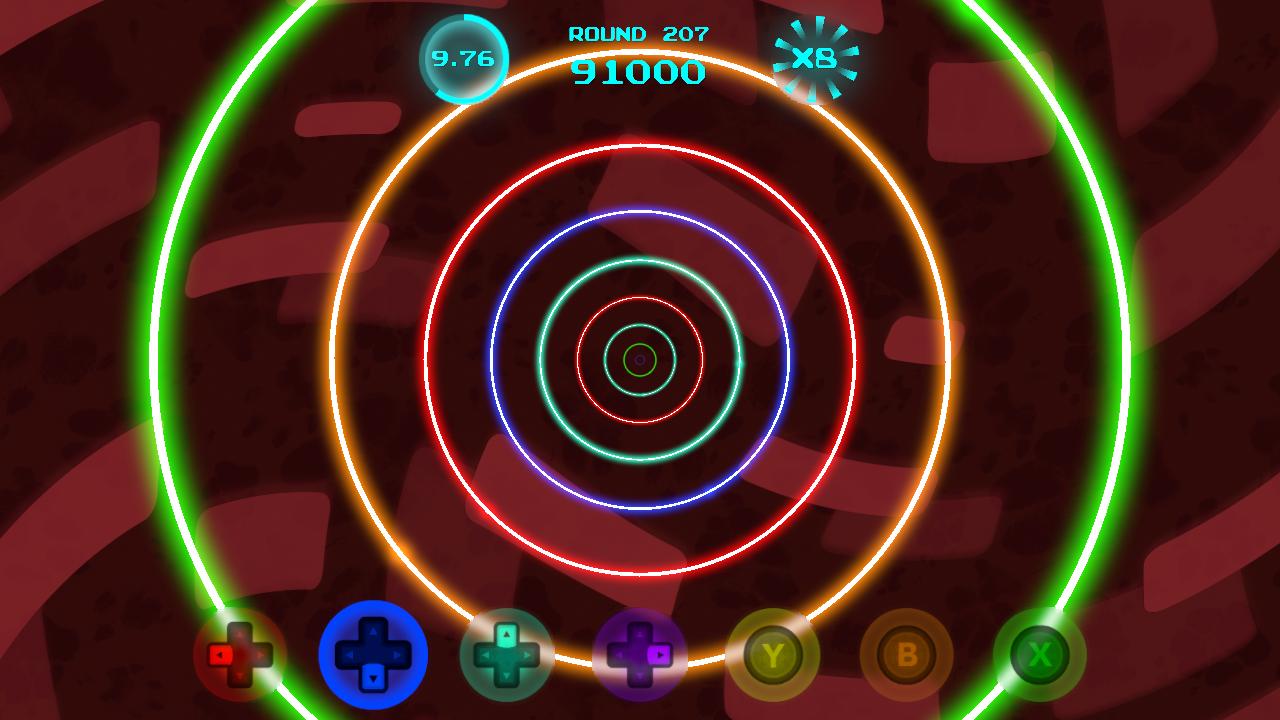Select the 91000 score display
This screenshot has height=720, width=1280.
coord(639,70)
